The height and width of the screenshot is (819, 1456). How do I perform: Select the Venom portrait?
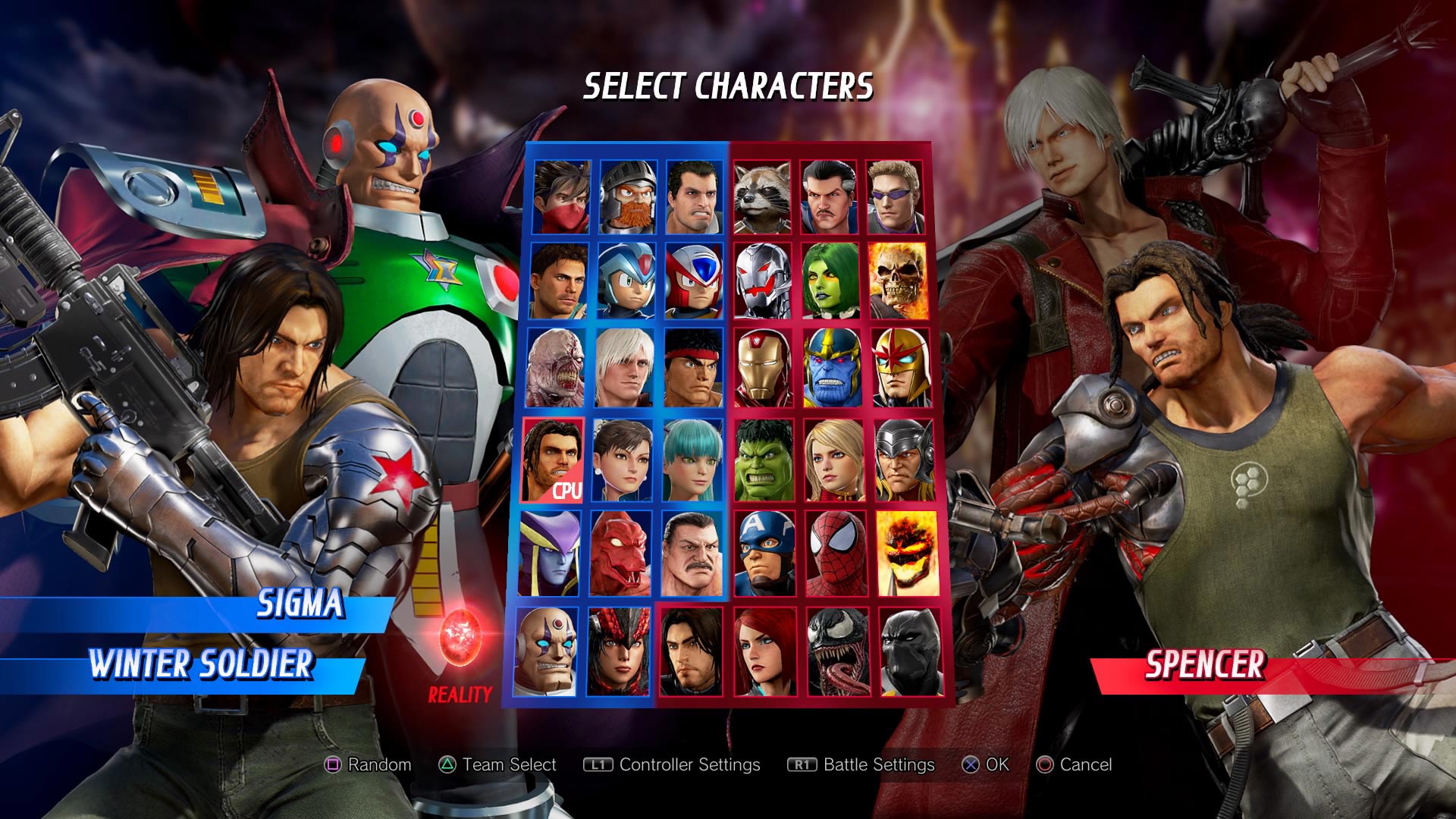tap(837, 651)
